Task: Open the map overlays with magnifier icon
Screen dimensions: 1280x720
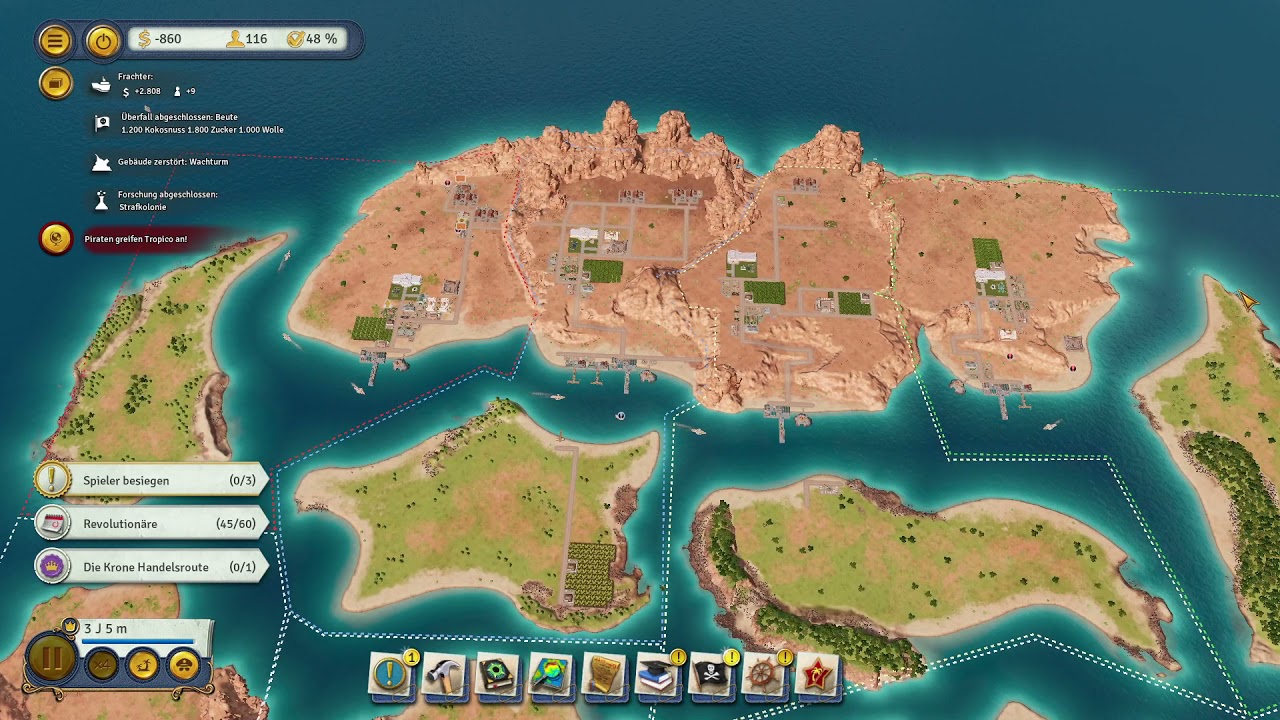Action: 551,676
